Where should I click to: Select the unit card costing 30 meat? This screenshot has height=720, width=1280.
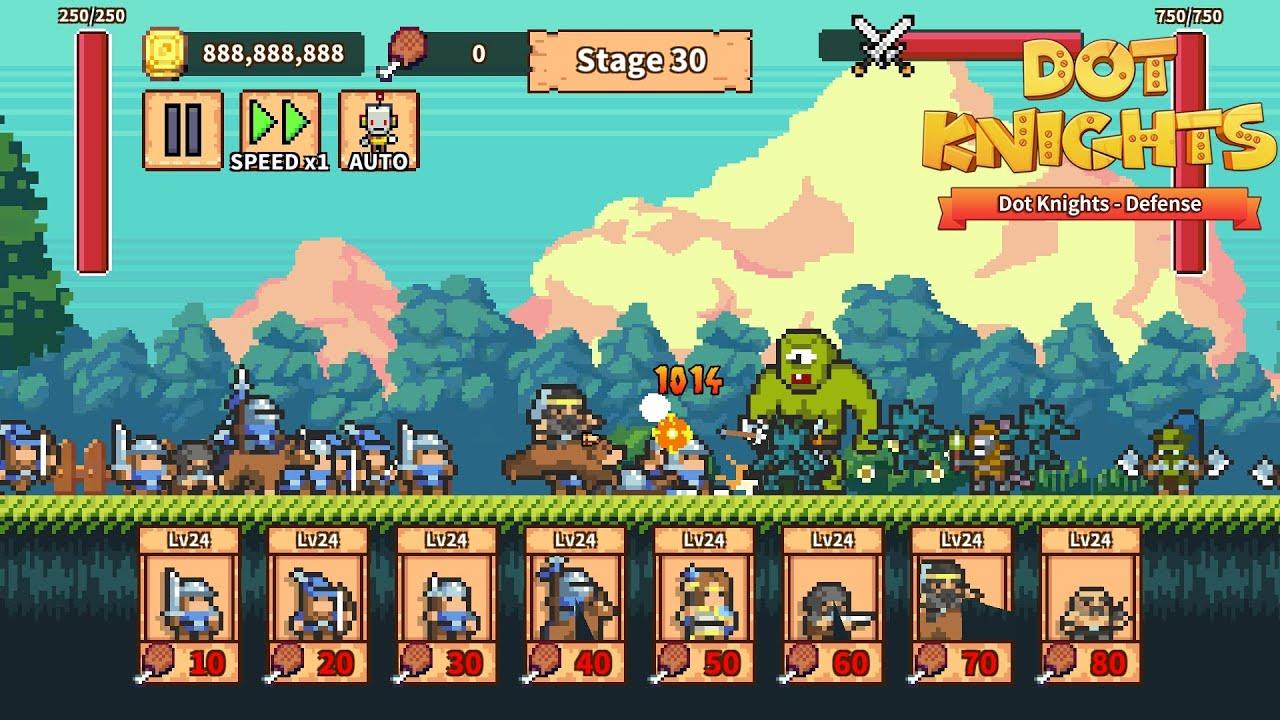pos(447,605)
